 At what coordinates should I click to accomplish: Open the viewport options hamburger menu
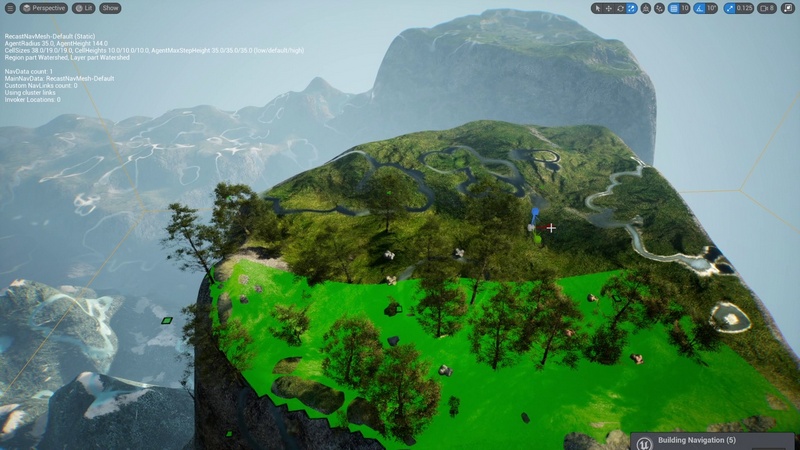tap(9, 8)
